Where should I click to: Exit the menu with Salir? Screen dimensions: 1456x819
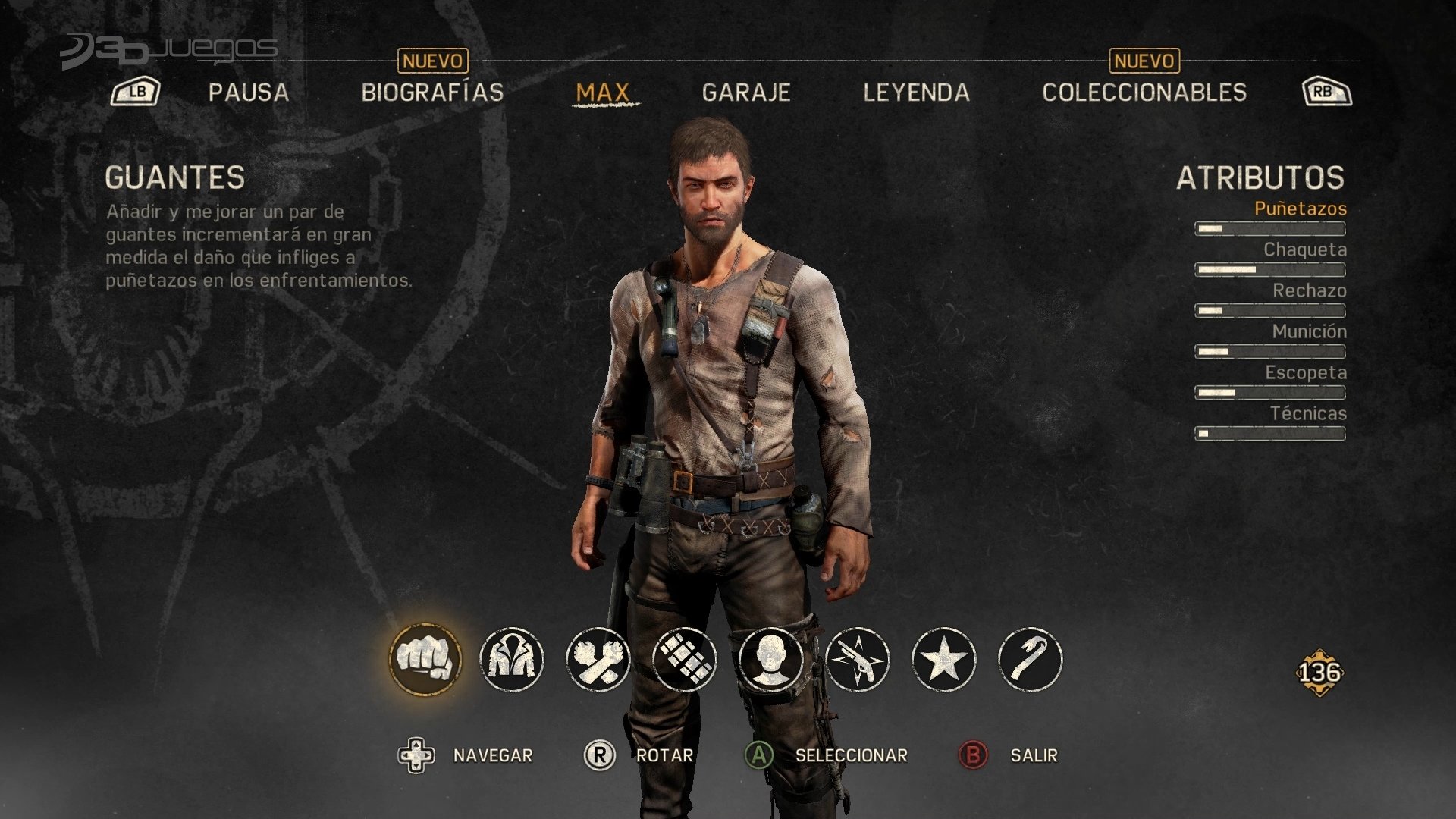[x=1034, y=755]
